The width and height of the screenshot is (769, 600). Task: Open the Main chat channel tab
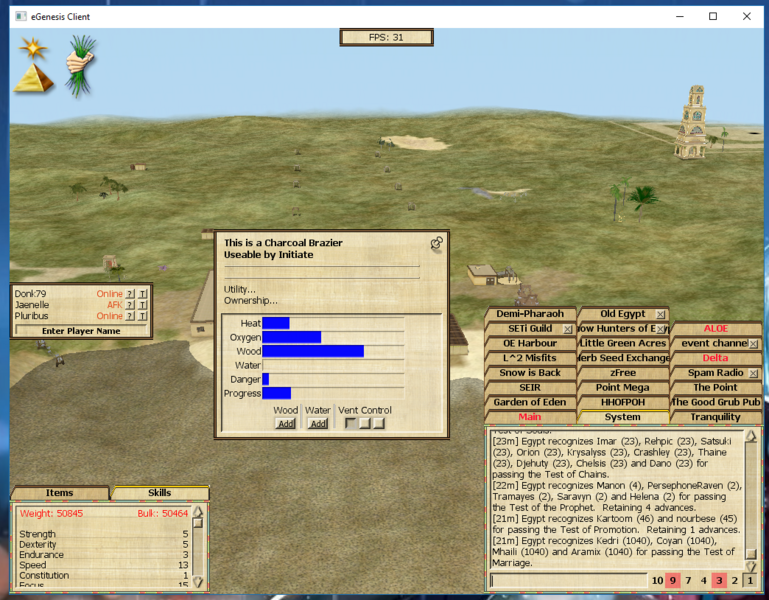pyautogui.click(x=529, y=417)
